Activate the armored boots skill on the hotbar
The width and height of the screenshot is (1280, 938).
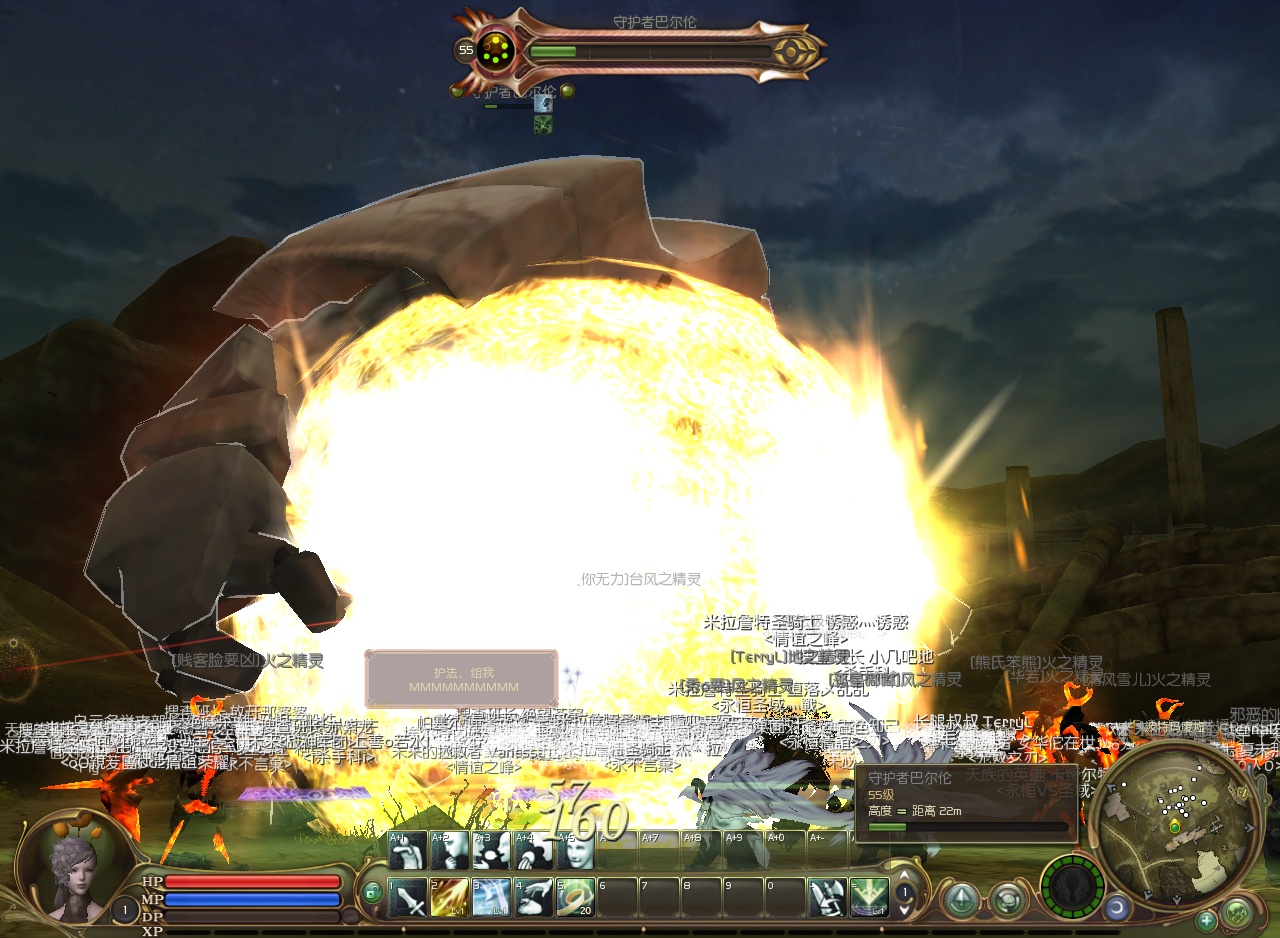[x=827, y=897]
